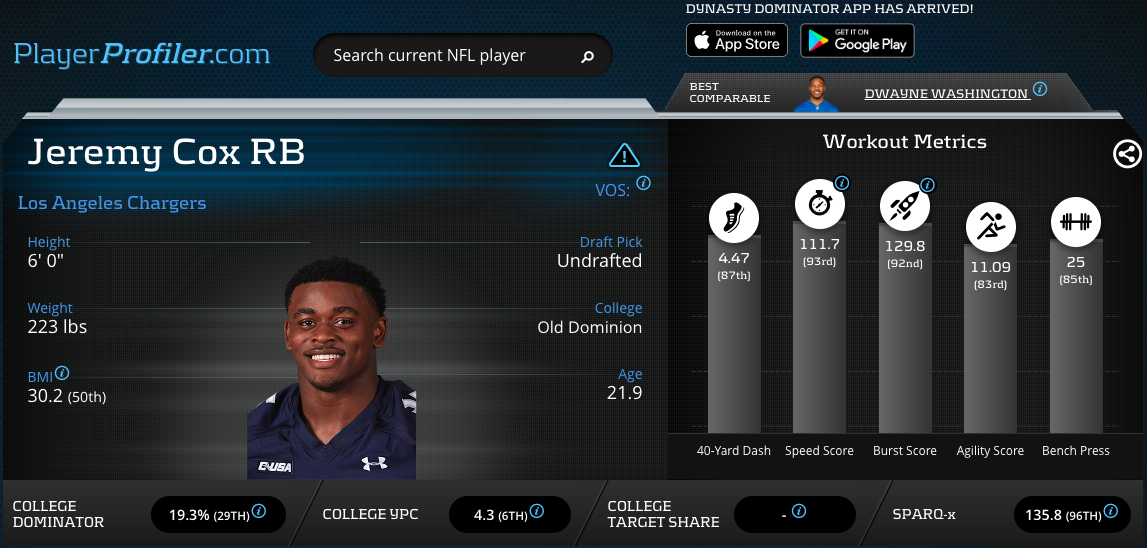Screen dimensions: 1147x548
Task: Open Dwayne Washington comparable player link
Action: [x=946, y=93]
